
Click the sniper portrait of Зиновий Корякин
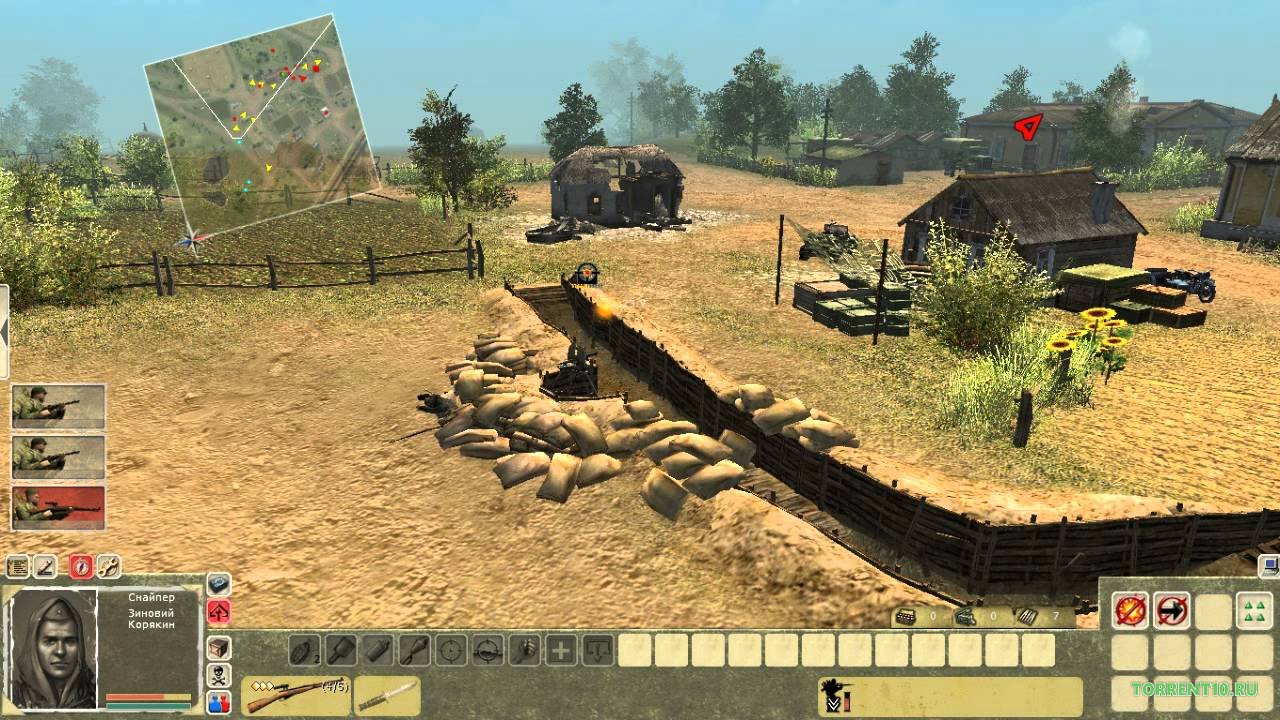53,648
